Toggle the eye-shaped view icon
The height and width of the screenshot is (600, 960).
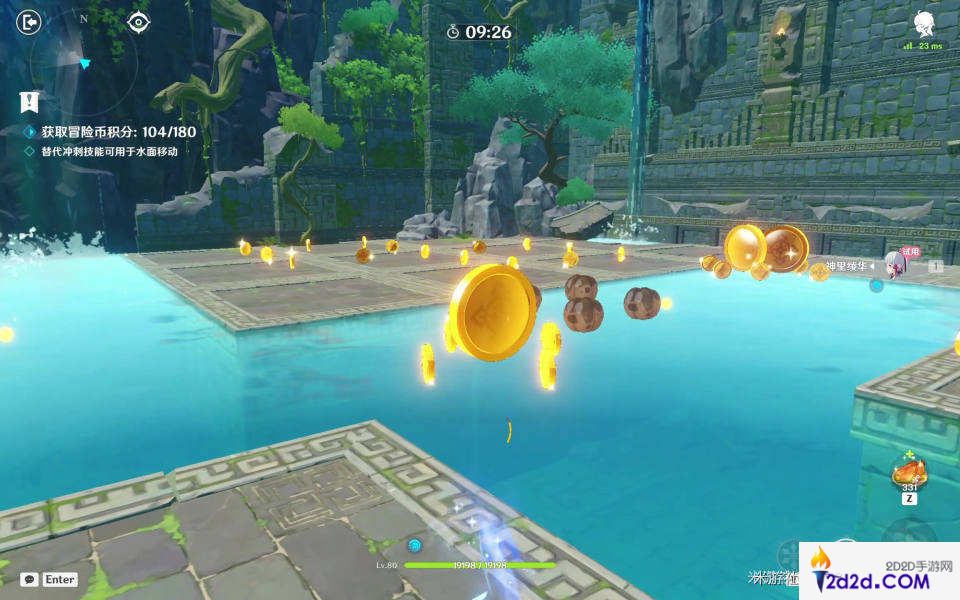139,21
